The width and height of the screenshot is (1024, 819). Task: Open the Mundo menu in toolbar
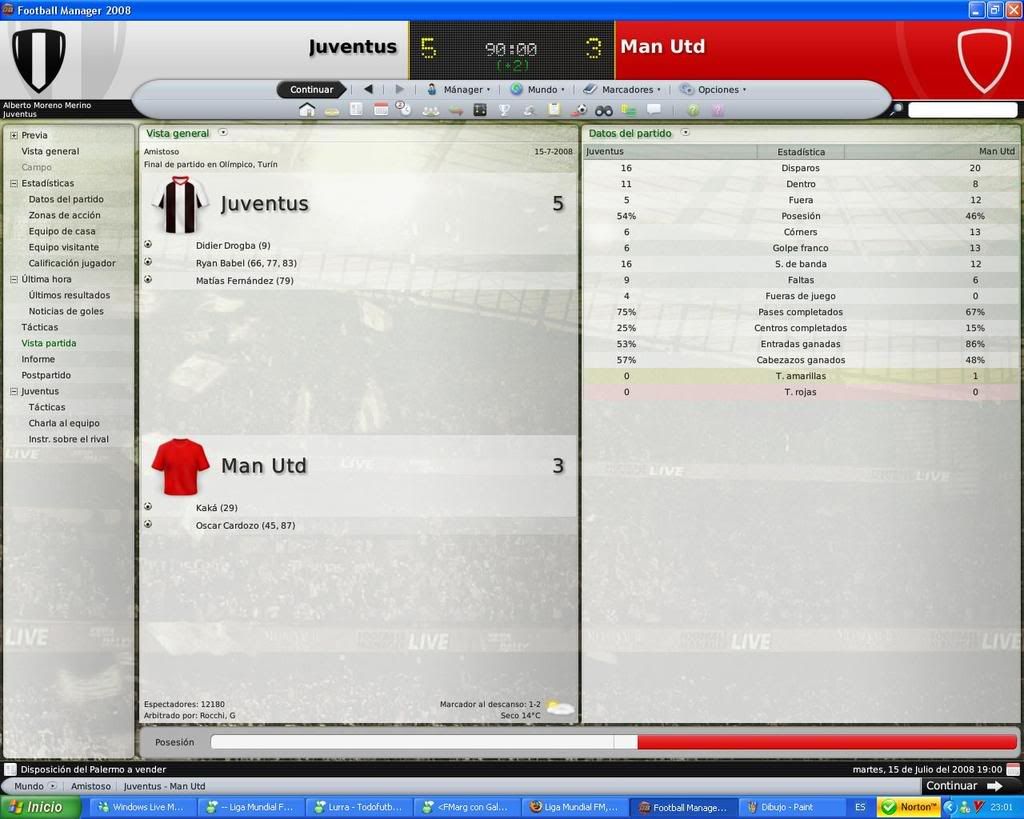point(541,90)
